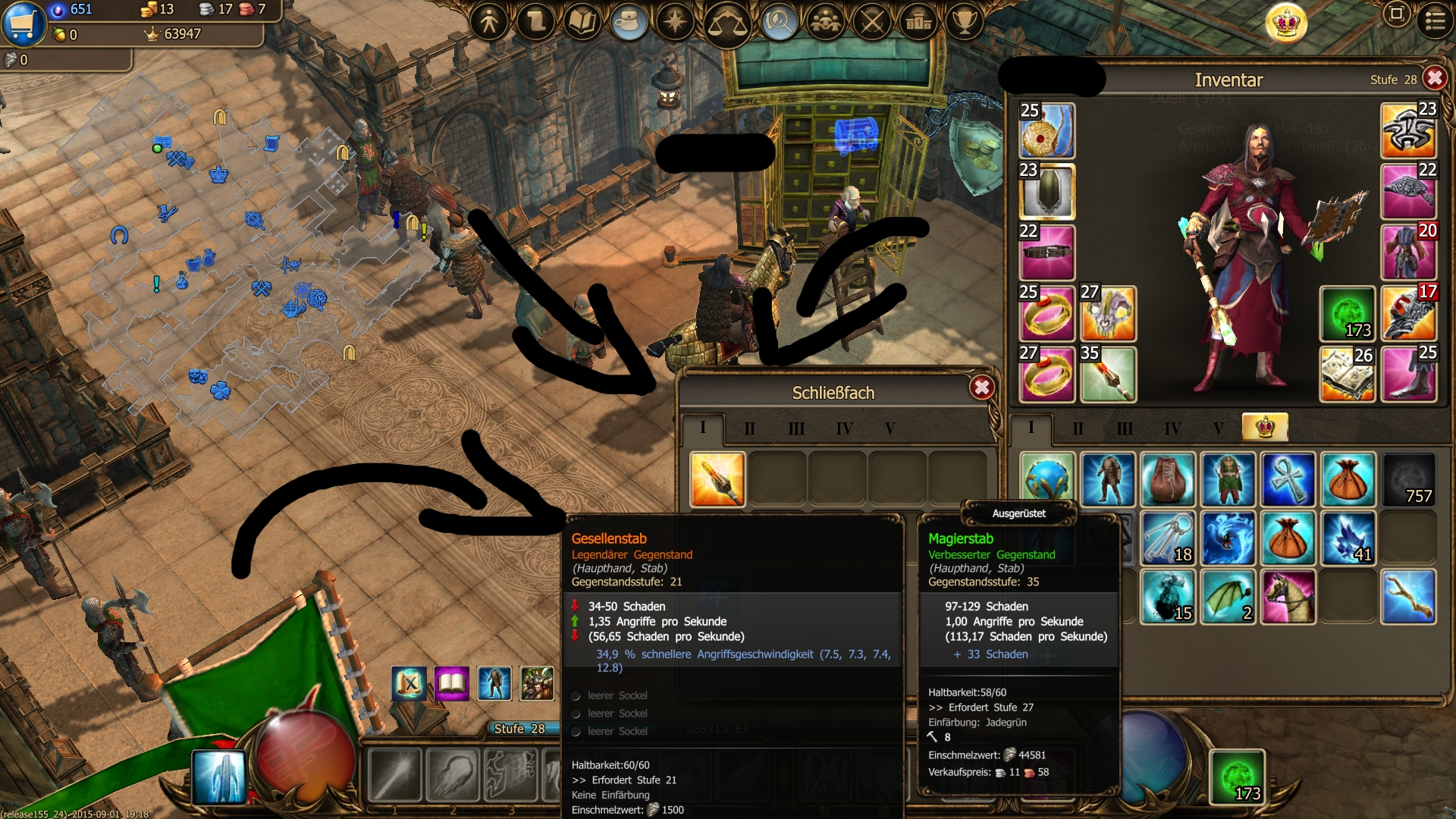Open the crown premium inventory tab
The width and height of the screenshot is (1456, 819).
[1264, 428]
